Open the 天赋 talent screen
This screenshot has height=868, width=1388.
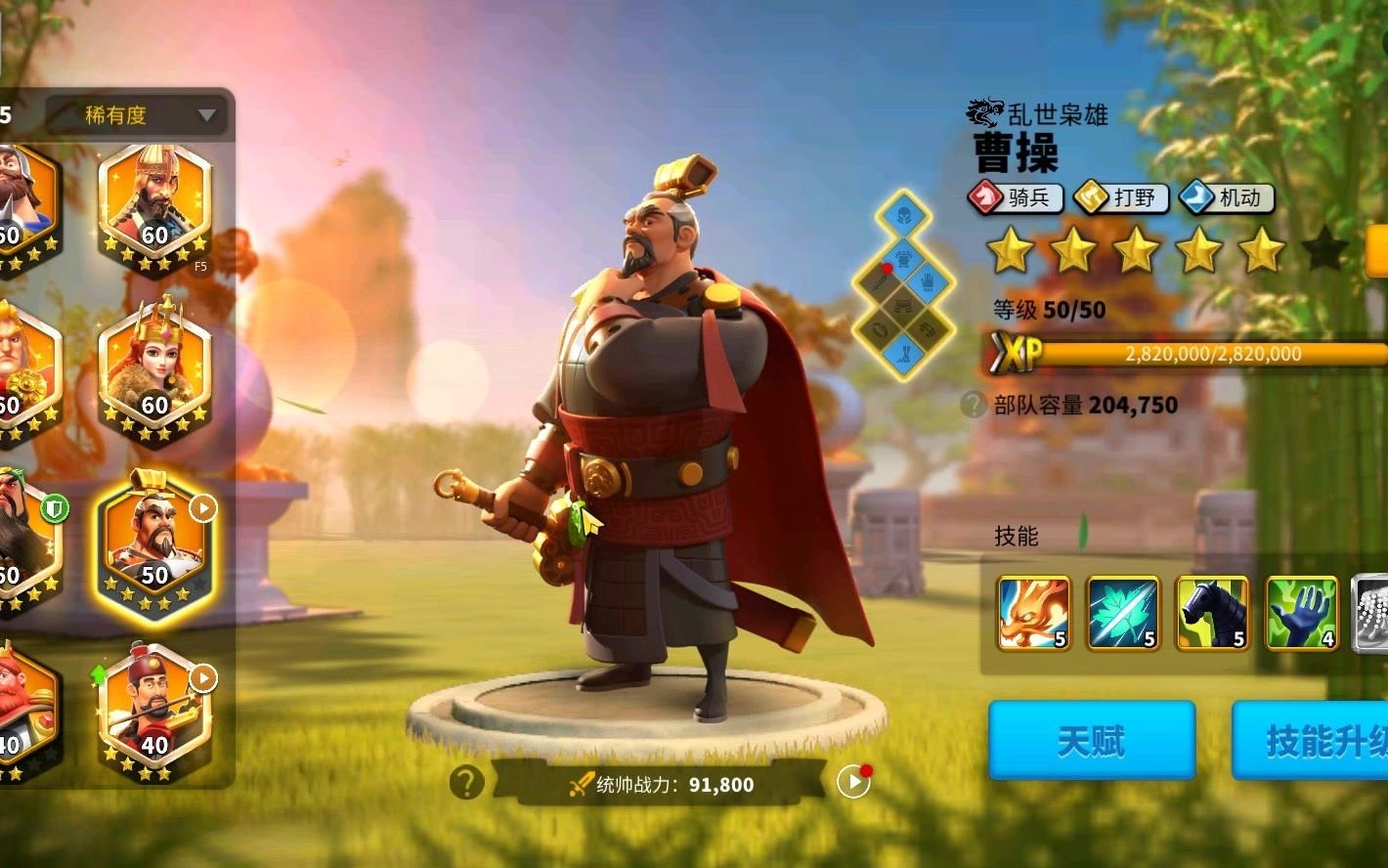click(1091, 740)
